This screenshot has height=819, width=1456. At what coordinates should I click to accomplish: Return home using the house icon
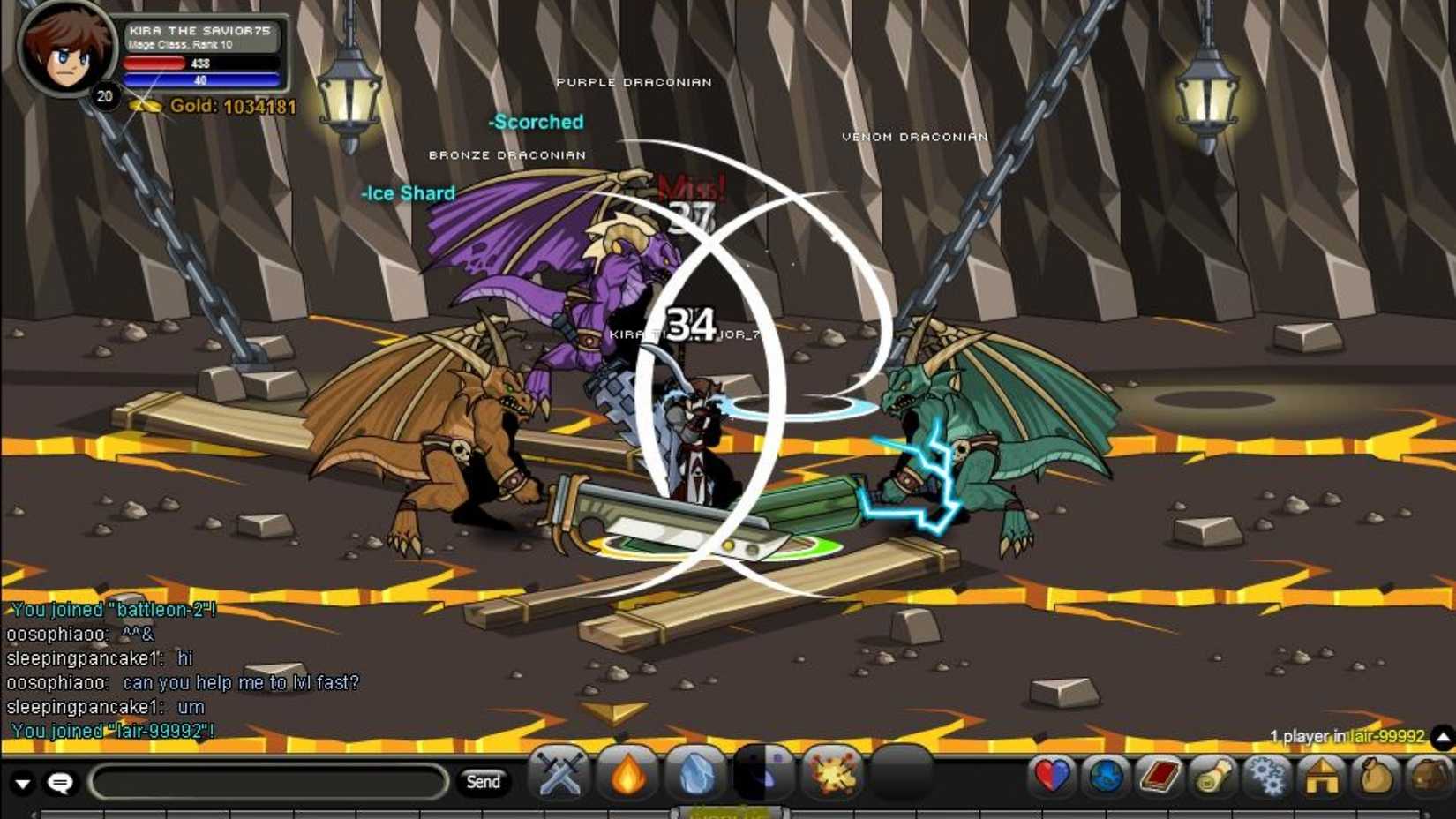pyautogui.click(x=1320, y=780)
